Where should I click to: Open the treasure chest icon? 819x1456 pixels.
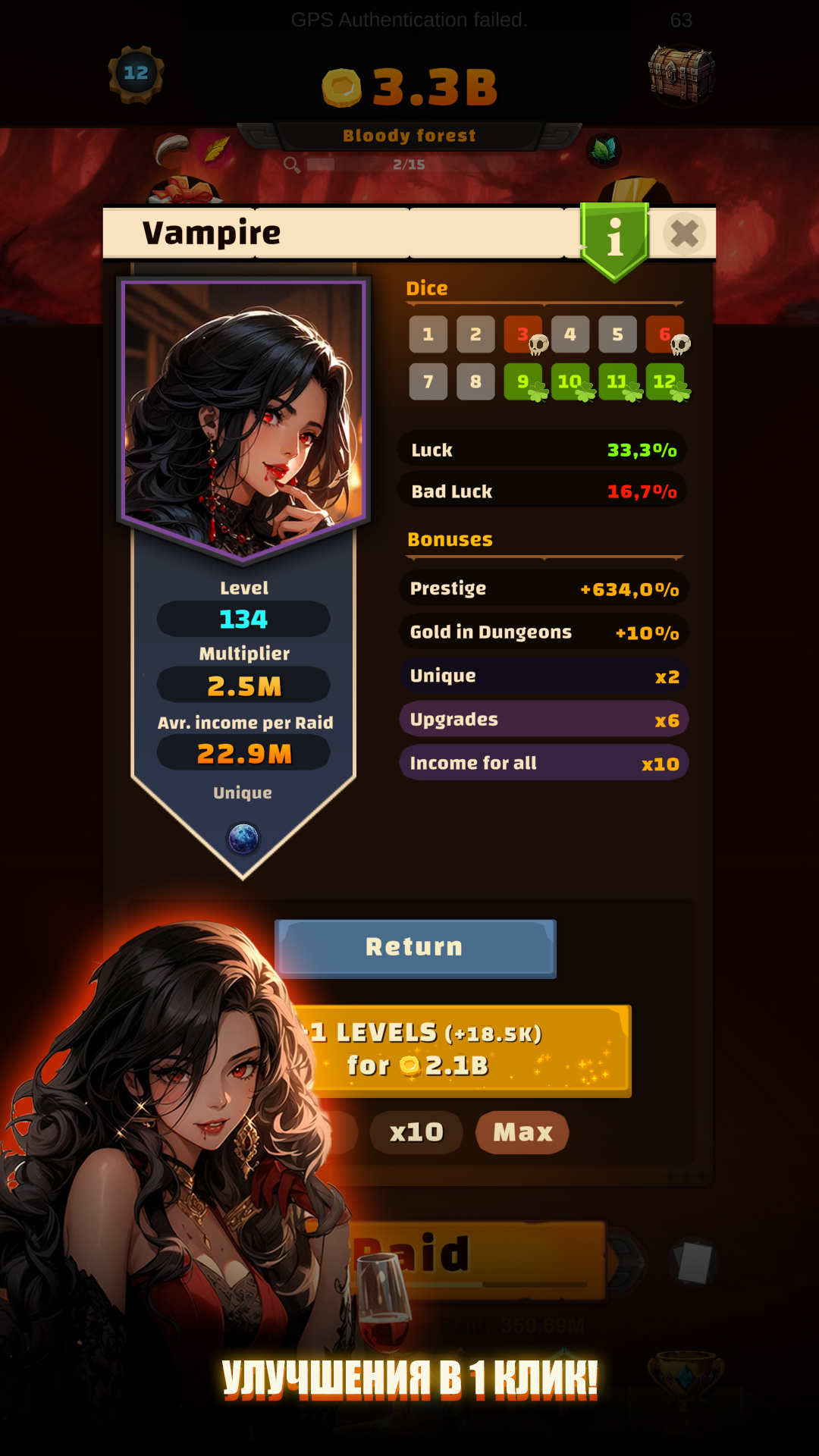tap(681, 74)
